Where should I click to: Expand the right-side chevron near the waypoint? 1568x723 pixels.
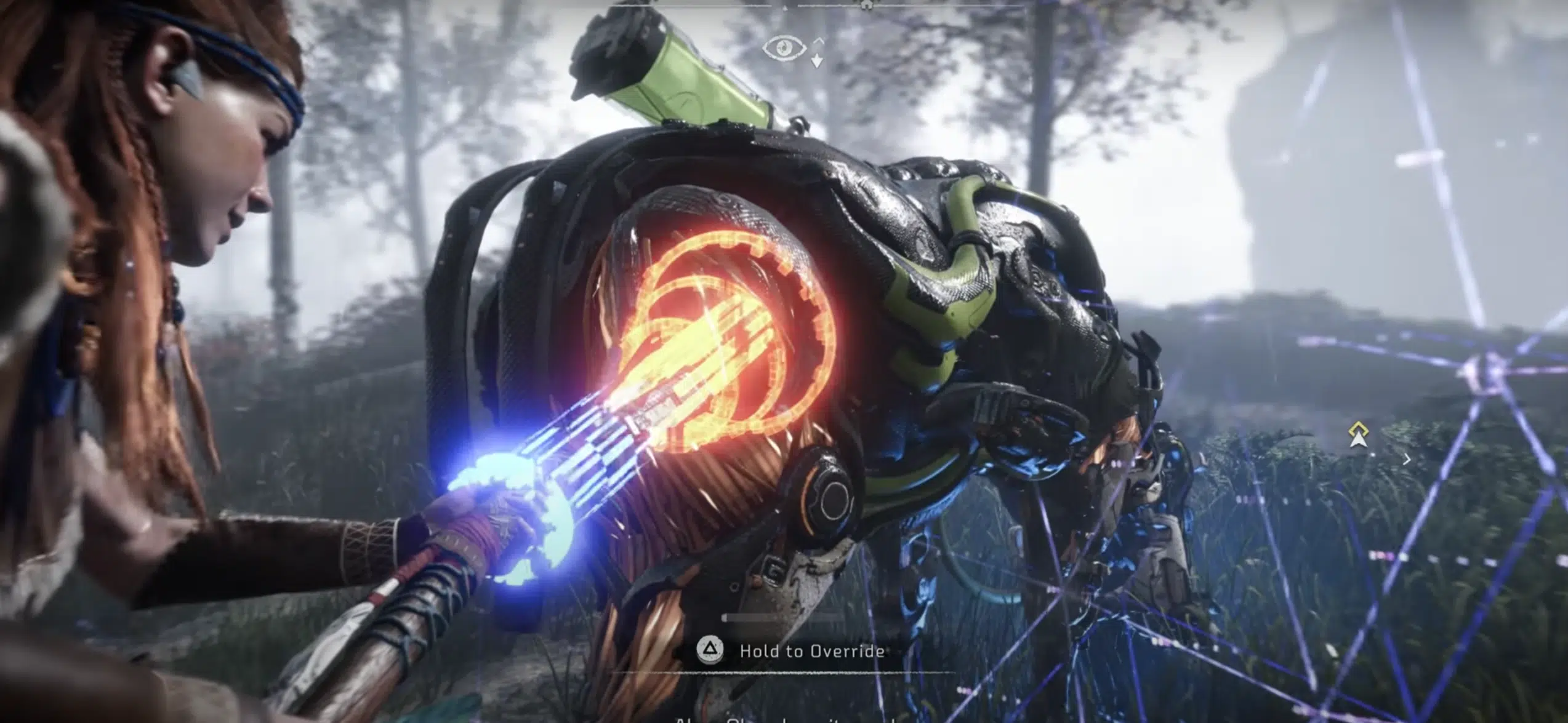click(x=1407, y=460)
